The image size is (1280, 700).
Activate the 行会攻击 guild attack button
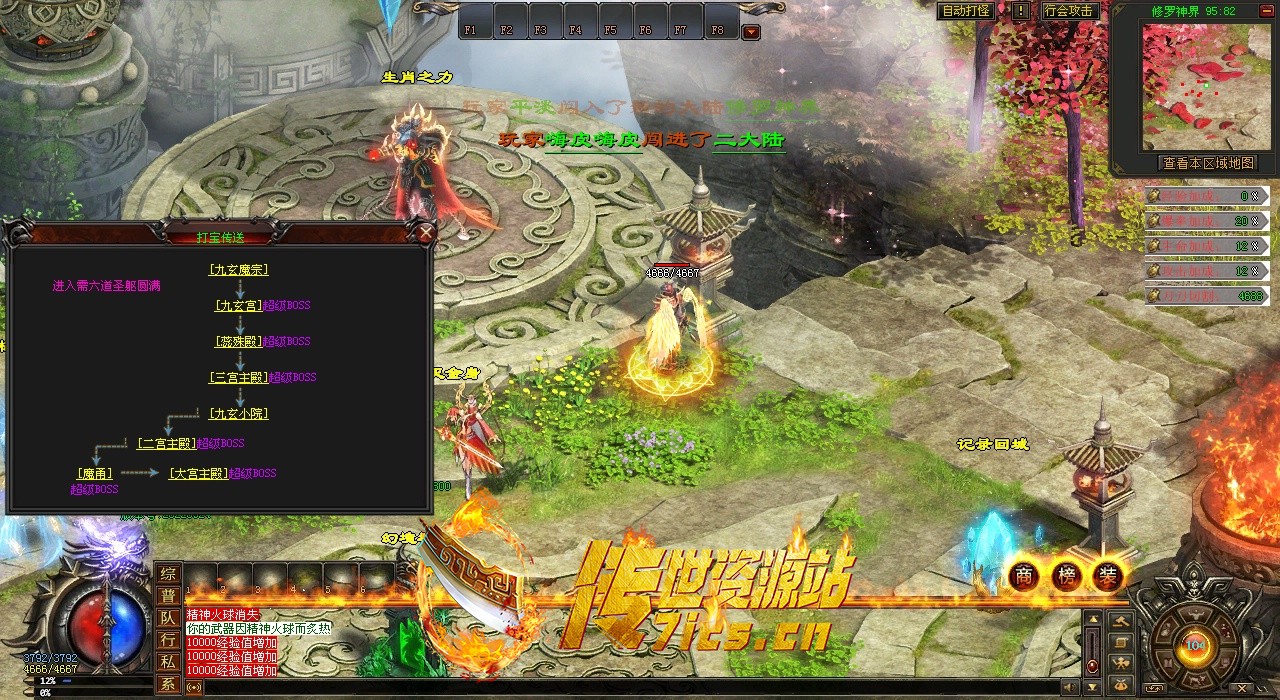[x=1069, y=11]
